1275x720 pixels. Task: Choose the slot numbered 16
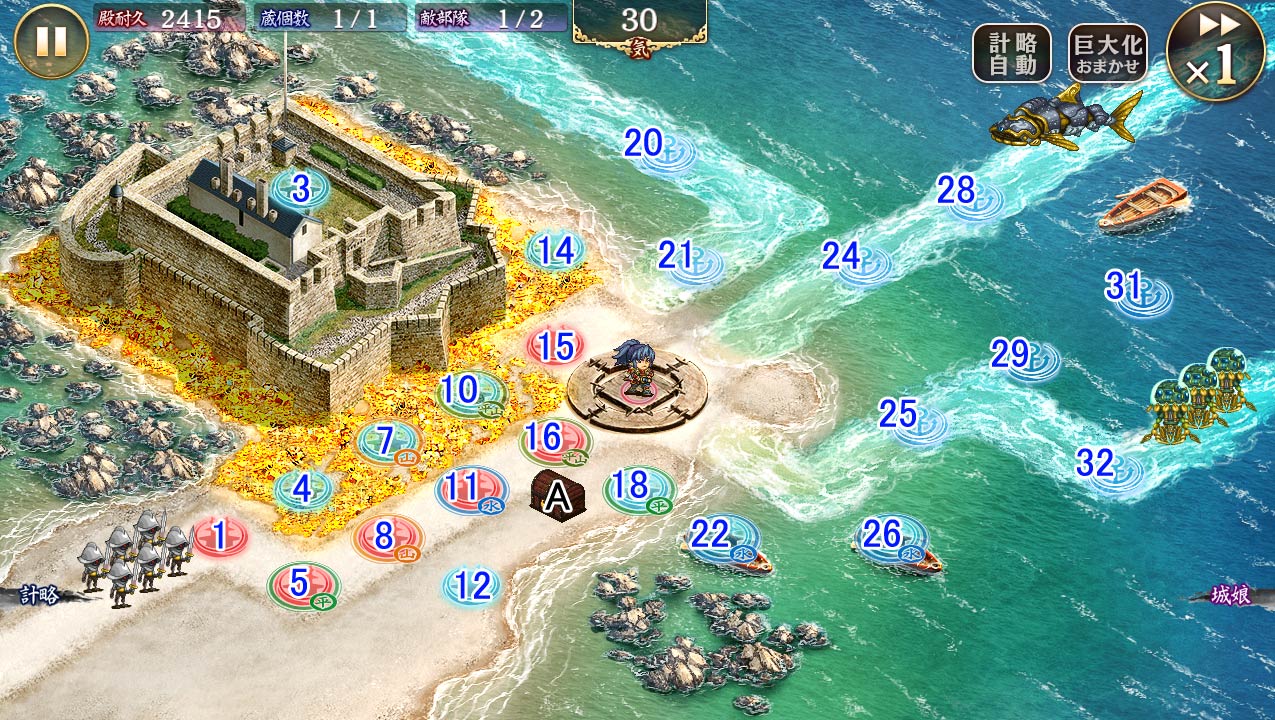554,438
